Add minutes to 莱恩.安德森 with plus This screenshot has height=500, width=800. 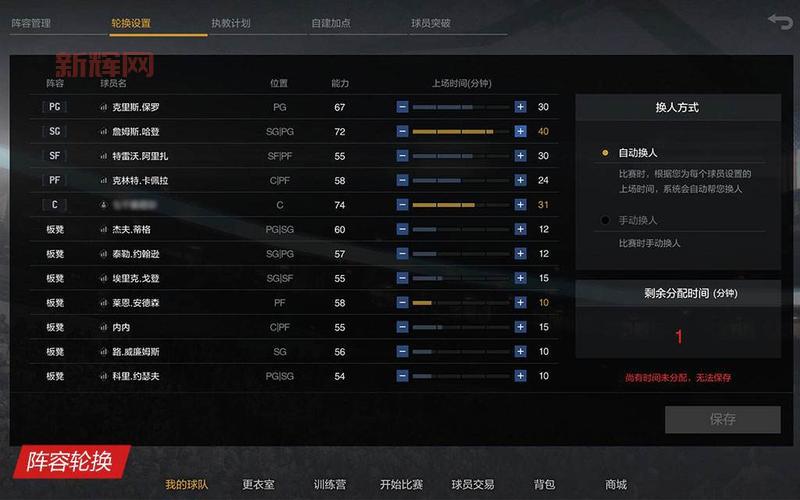tap(520, 302)
